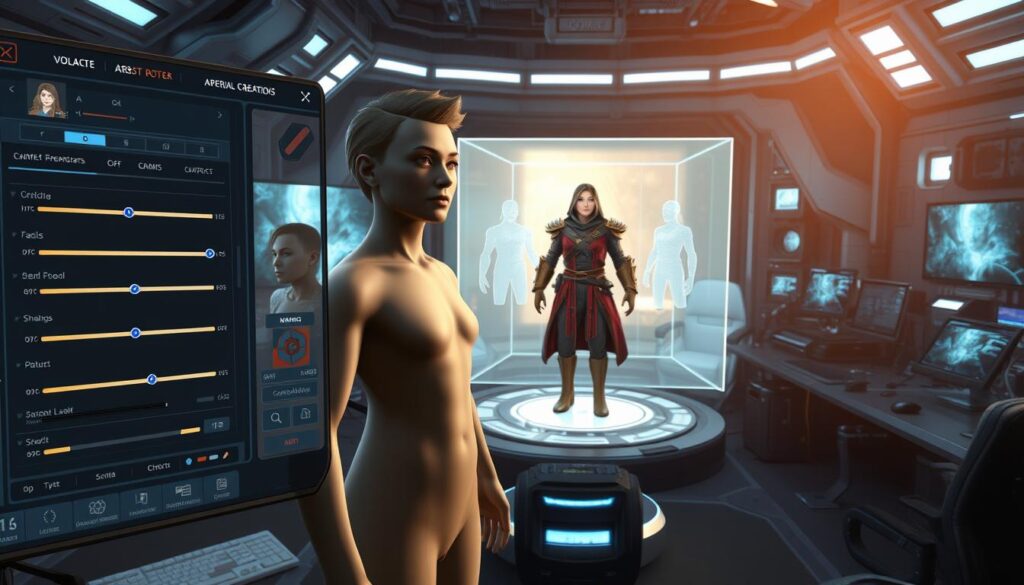Click the Faols slider handle
Viewport: 1024px width, 585px height.
209,253
